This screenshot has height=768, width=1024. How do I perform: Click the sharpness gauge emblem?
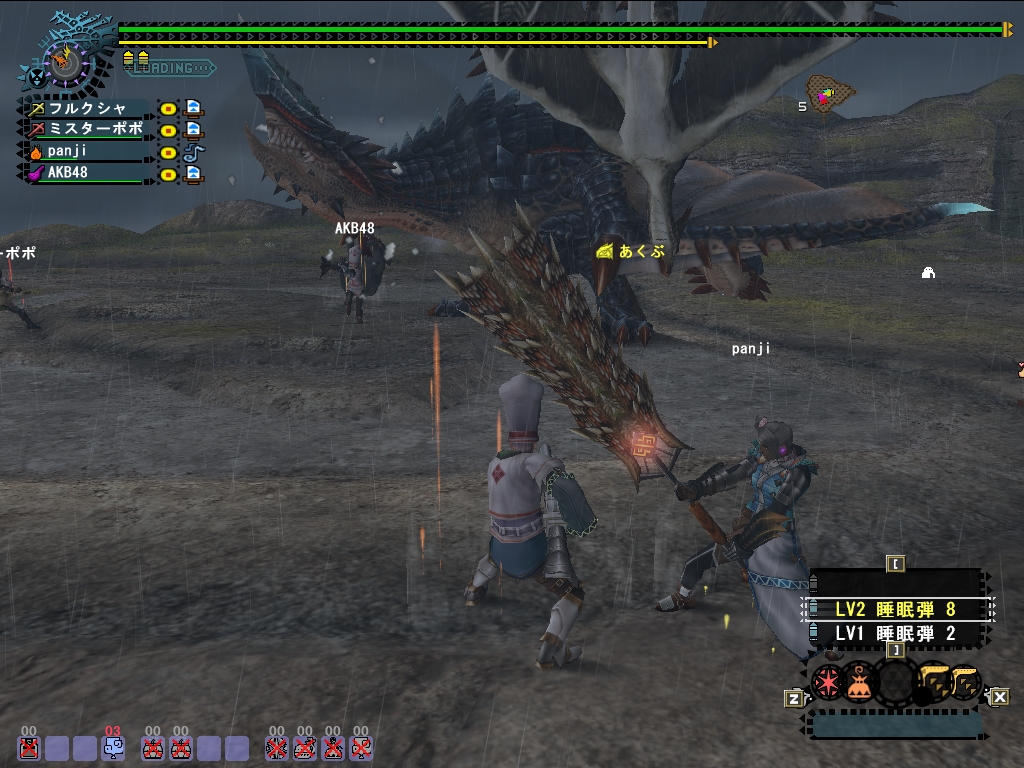pyautogui.click(x=64, y=62)
